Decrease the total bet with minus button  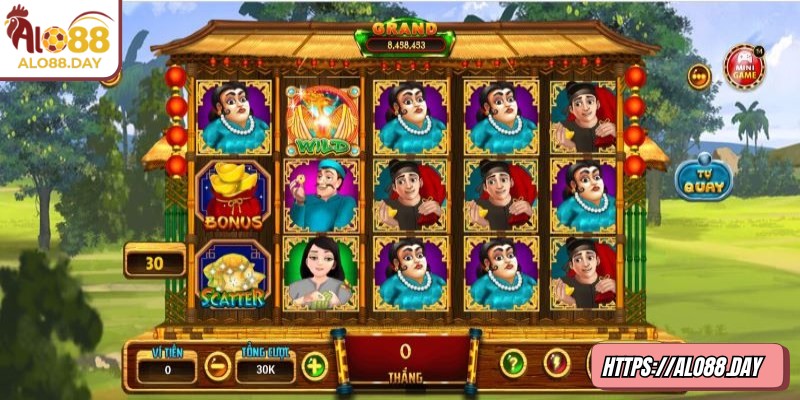coord(217,366)
